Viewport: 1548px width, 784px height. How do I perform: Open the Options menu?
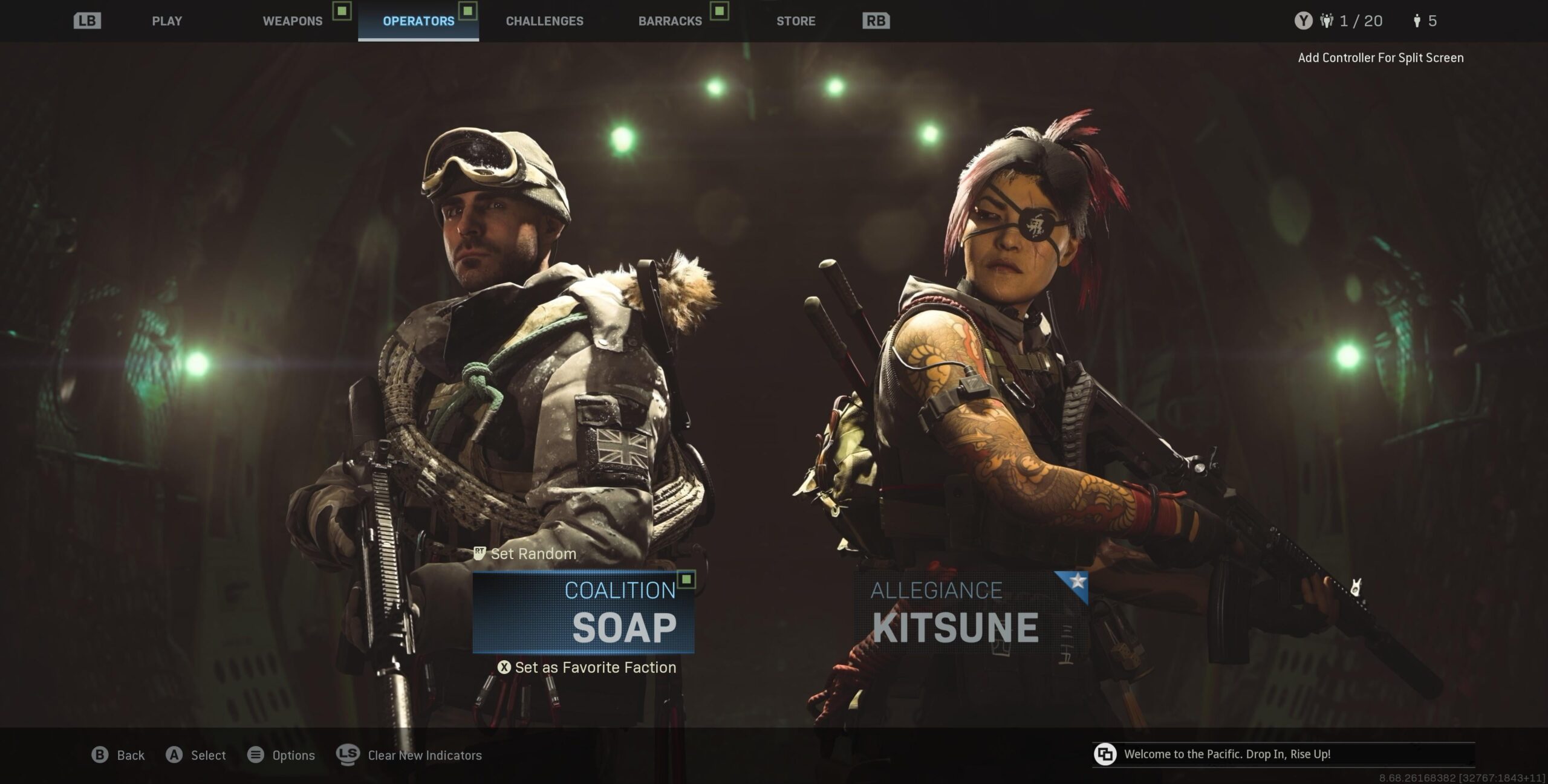point(282,755)
